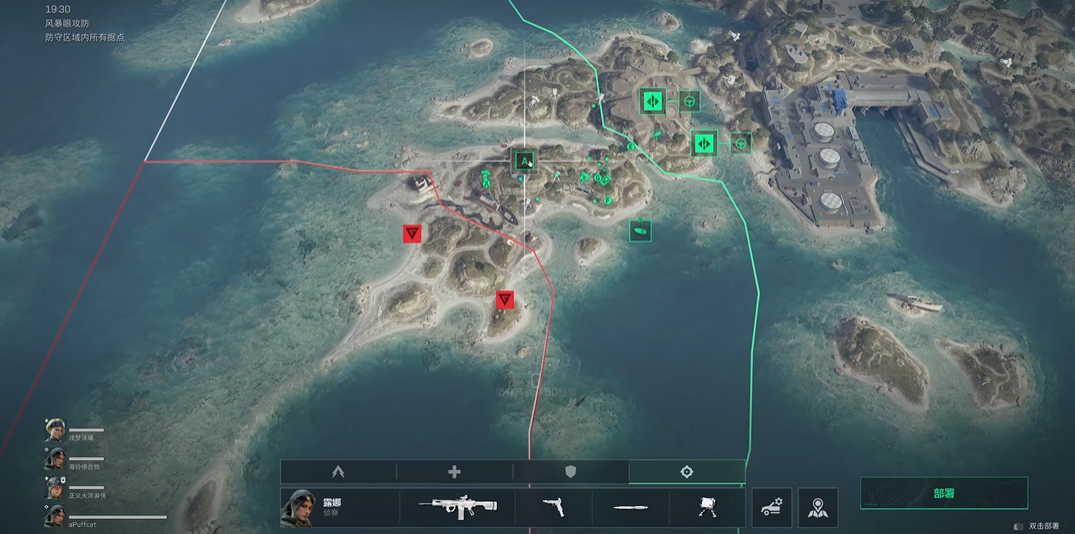Screen dimensions: 1075x534
Task: Open the recon crosshair class tab
Action: point(687,472)
